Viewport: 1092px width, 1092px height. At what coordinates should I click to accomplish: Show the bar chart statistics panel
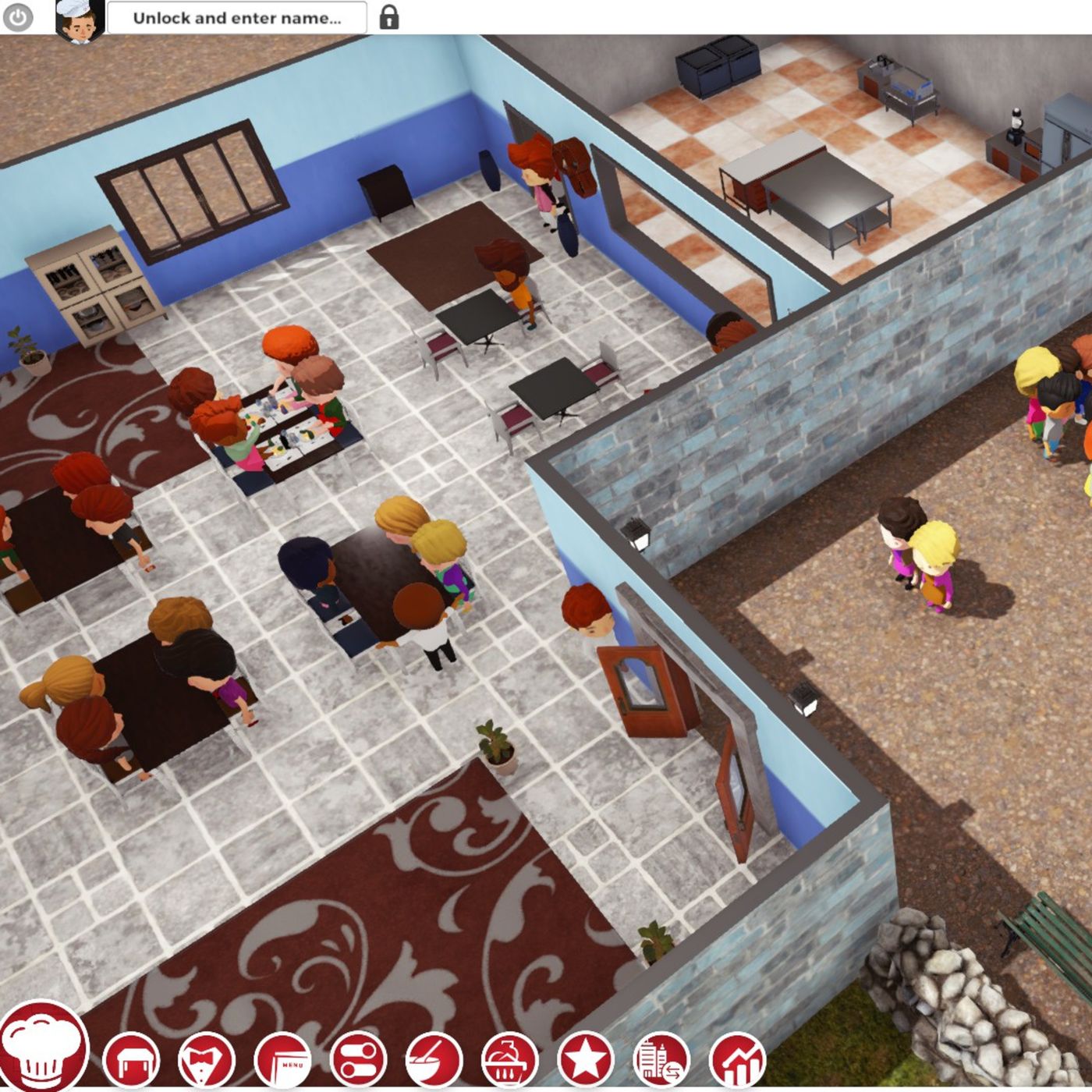[737, 1060]
